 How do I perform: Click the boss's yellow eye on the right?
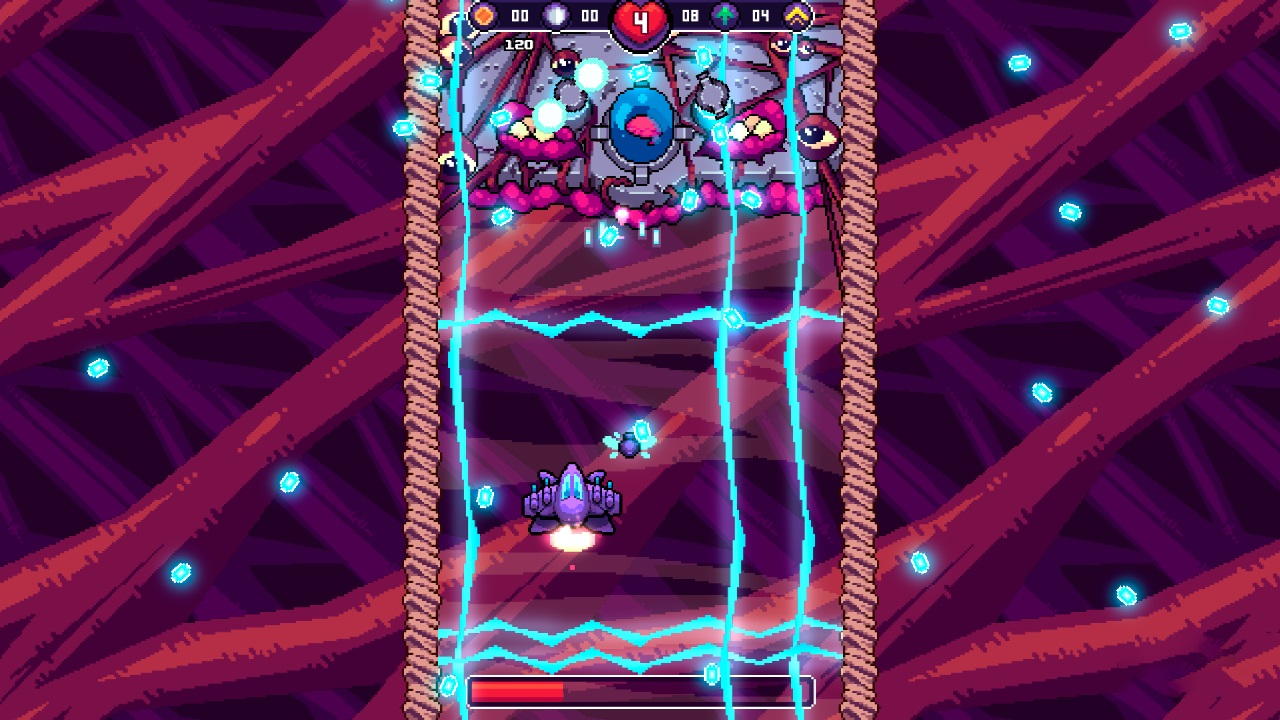[815, 137]
